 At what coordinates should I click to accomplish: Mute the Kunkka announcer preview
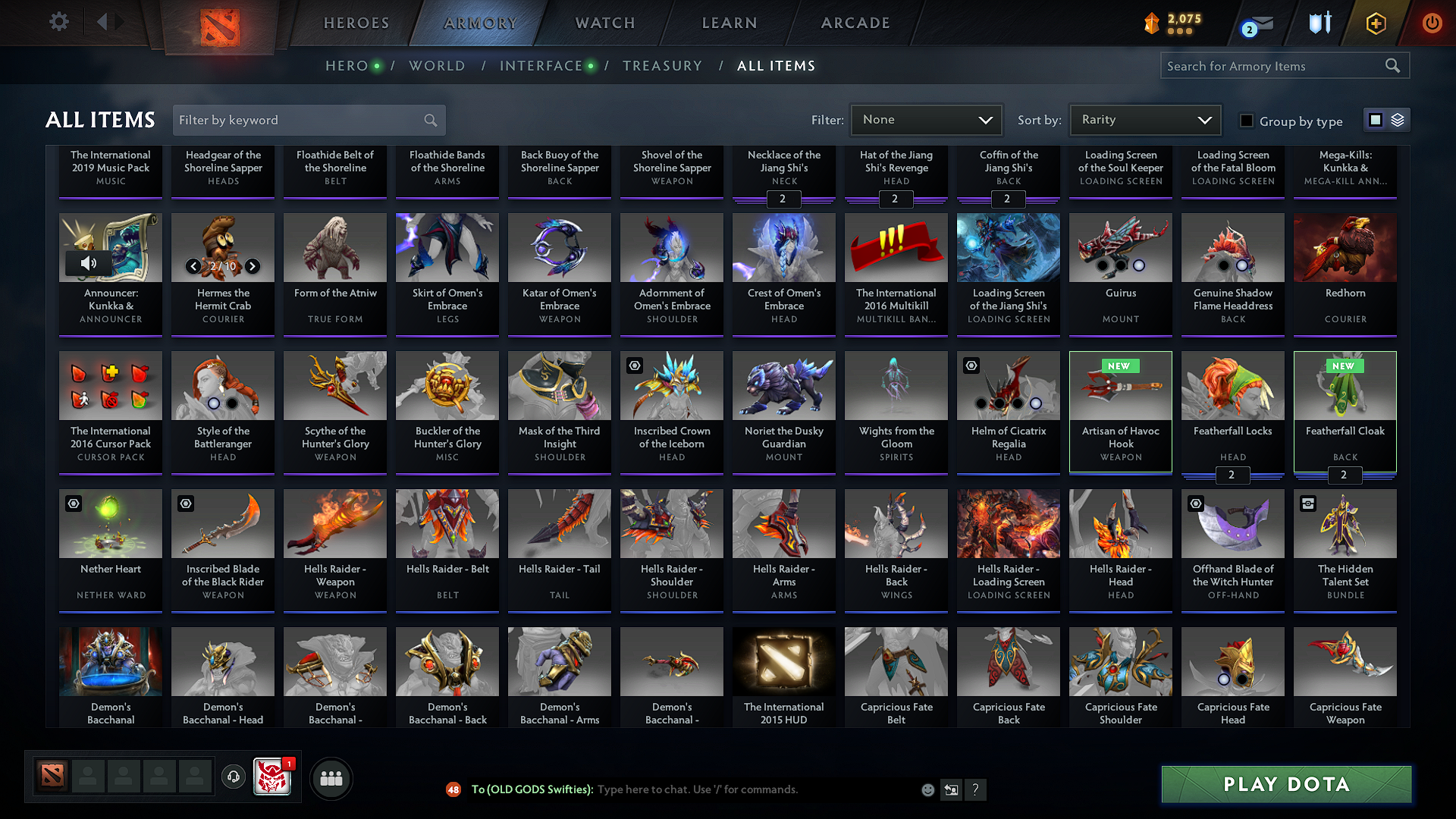[90, 262]
